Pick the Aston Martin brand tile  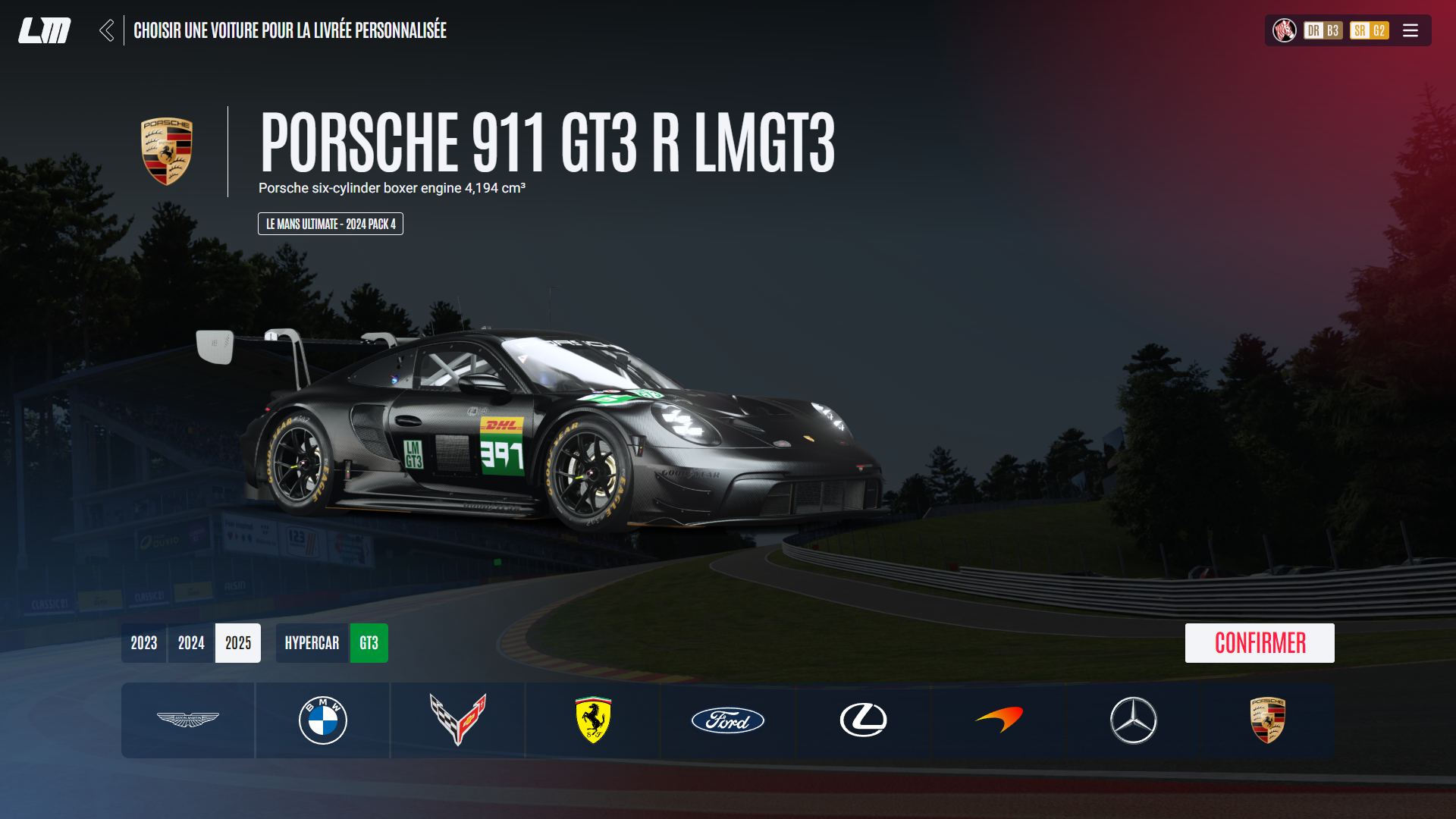(x=188, y=720)
